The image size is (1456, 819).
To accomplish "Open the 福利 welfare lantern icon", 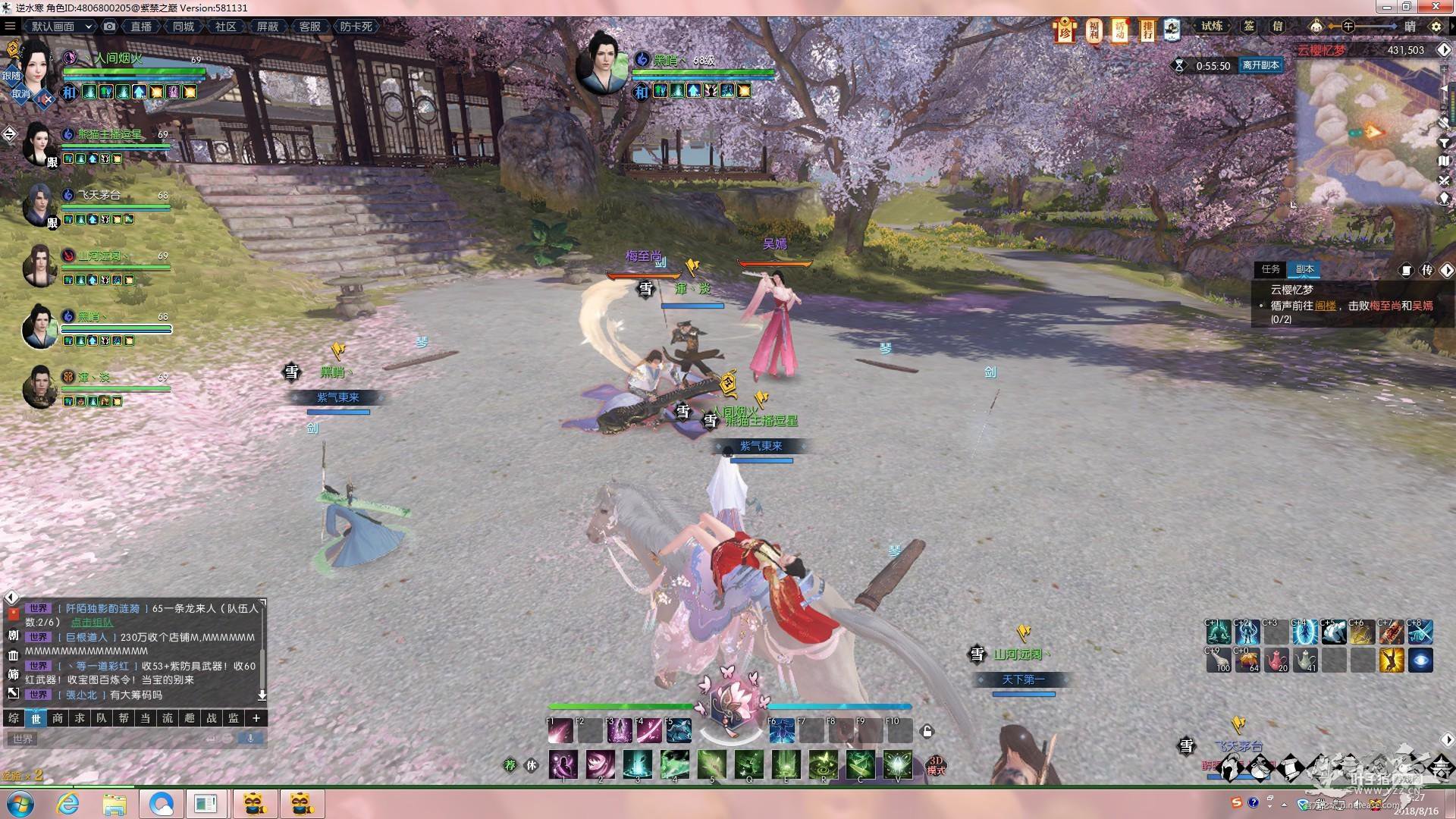I will click(1093, 30).
